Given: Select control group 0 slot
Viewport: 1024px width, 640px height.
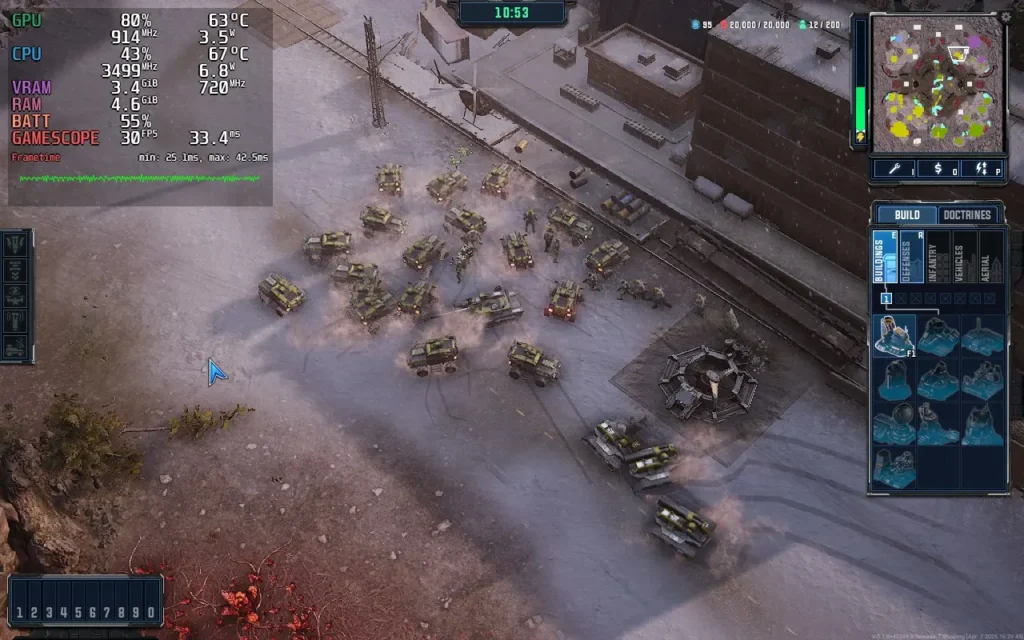Looking at the screenshot, I should pyautogui.click(x=150, y=612).
